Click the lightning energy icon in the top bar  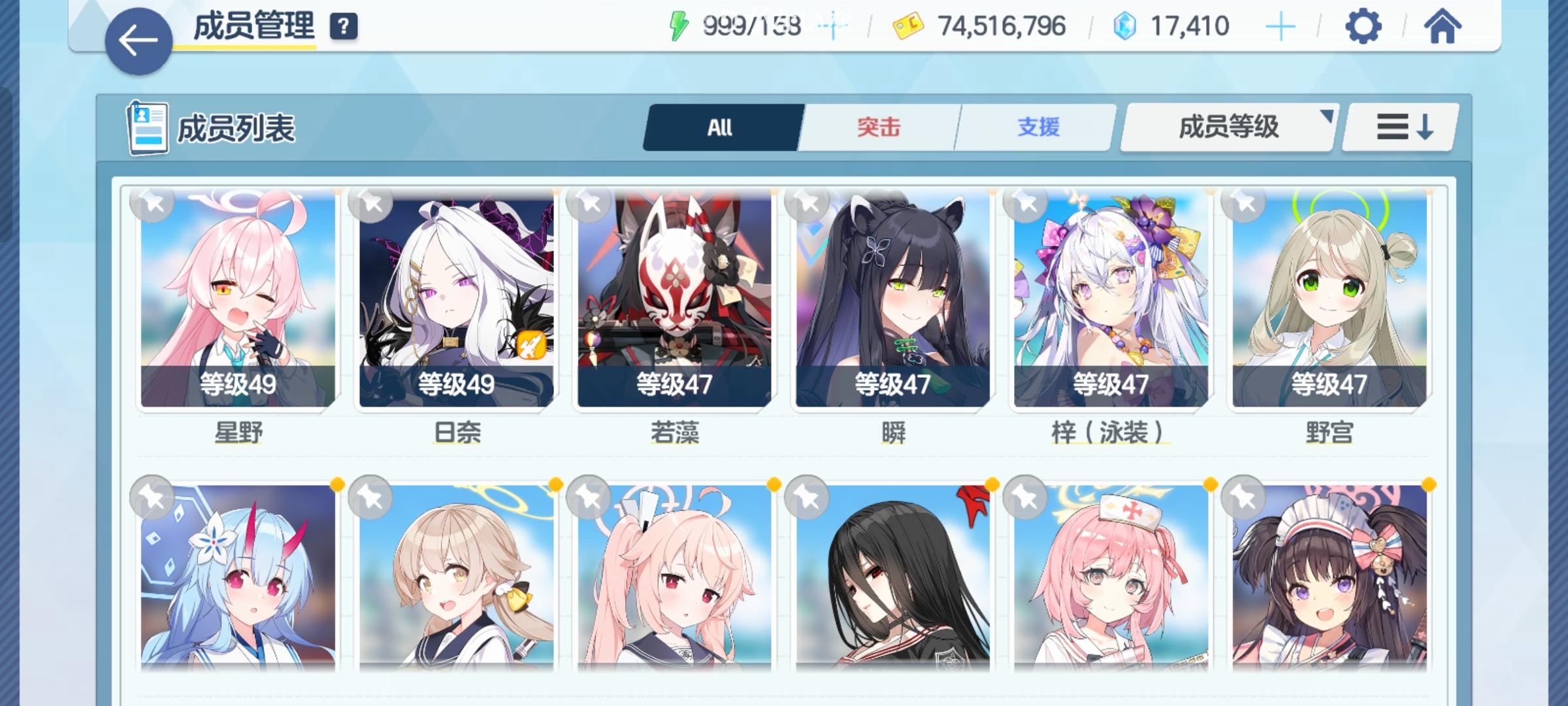tap(679, 25)
